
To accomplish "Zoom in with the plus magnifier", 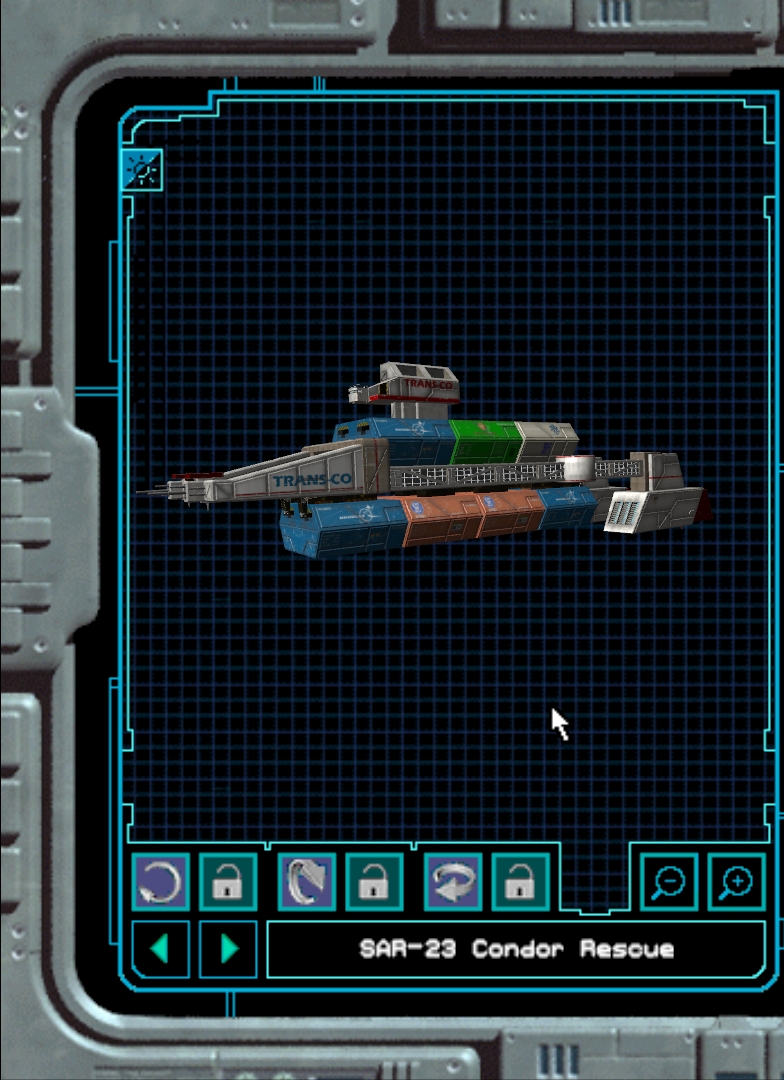I will [x=737, y=882].
